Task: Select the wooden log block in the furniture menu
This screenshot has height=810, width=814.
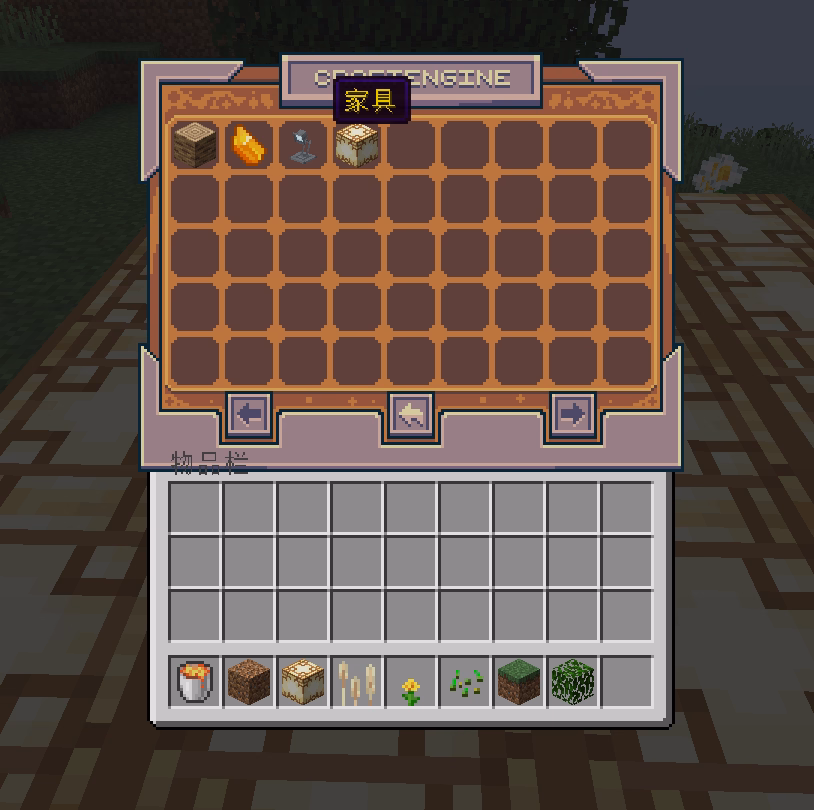Action: click(194, 145)
